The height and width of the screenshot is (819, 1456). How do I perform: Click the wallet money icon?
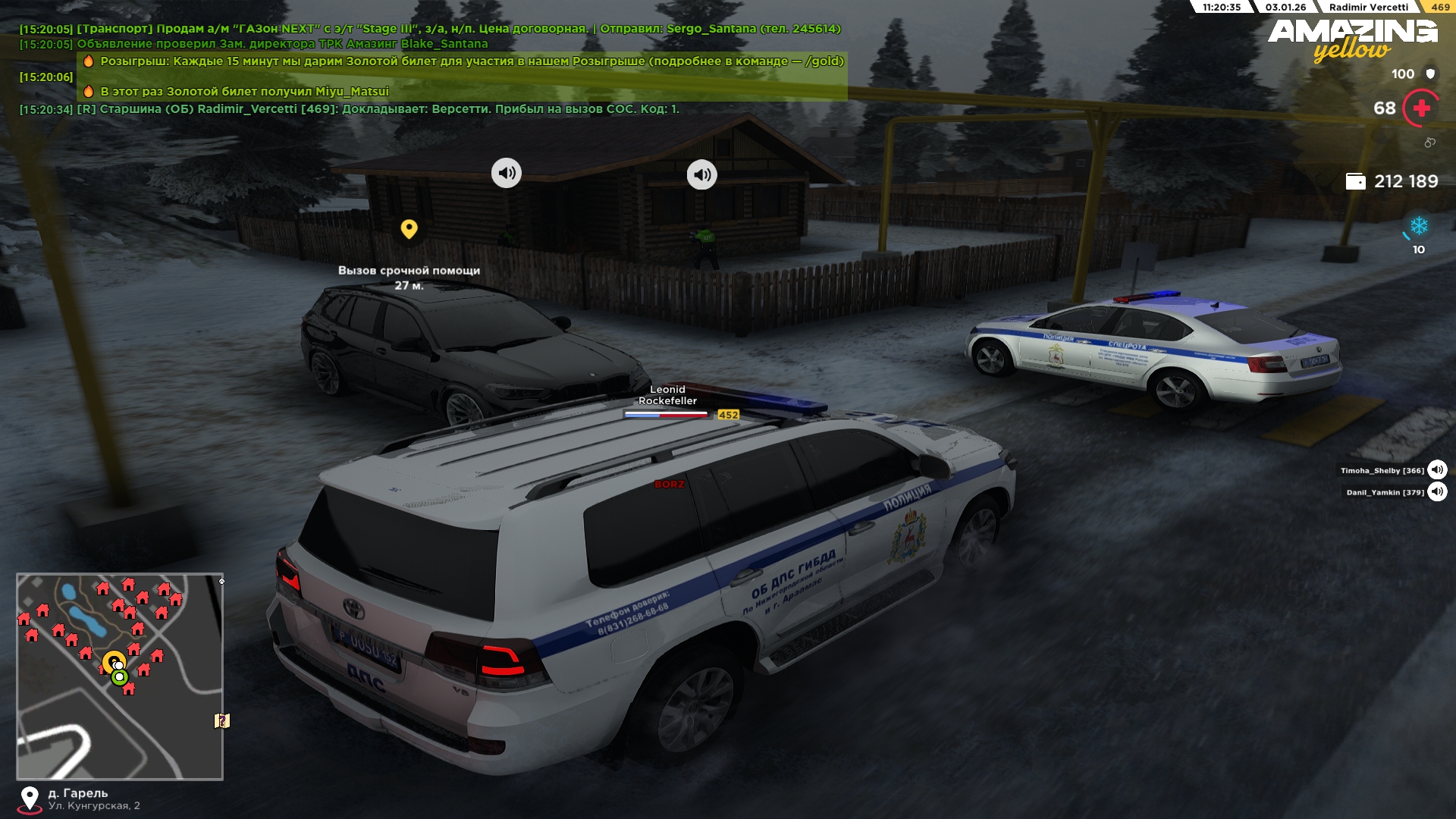(1355, 181)
